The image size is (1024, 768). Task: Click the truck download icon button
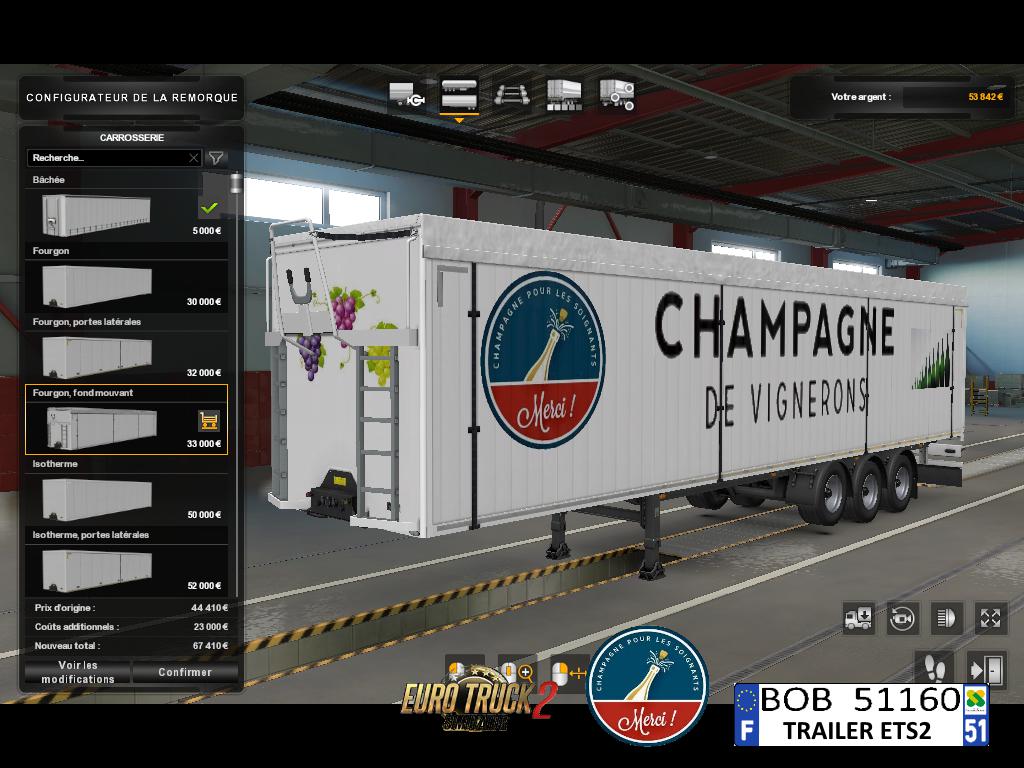tap(859, 618)
